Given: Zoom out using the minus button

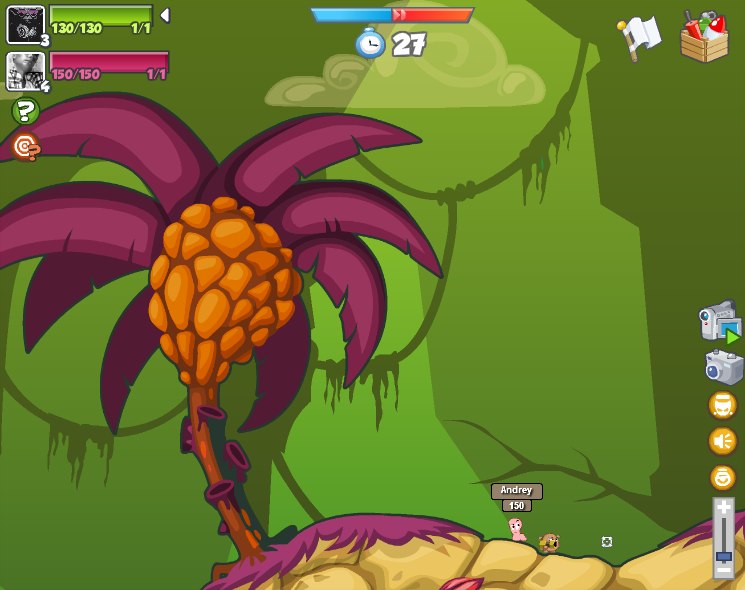Looking at the screenshot, I should pyautogui.click(x=723, y=570).
